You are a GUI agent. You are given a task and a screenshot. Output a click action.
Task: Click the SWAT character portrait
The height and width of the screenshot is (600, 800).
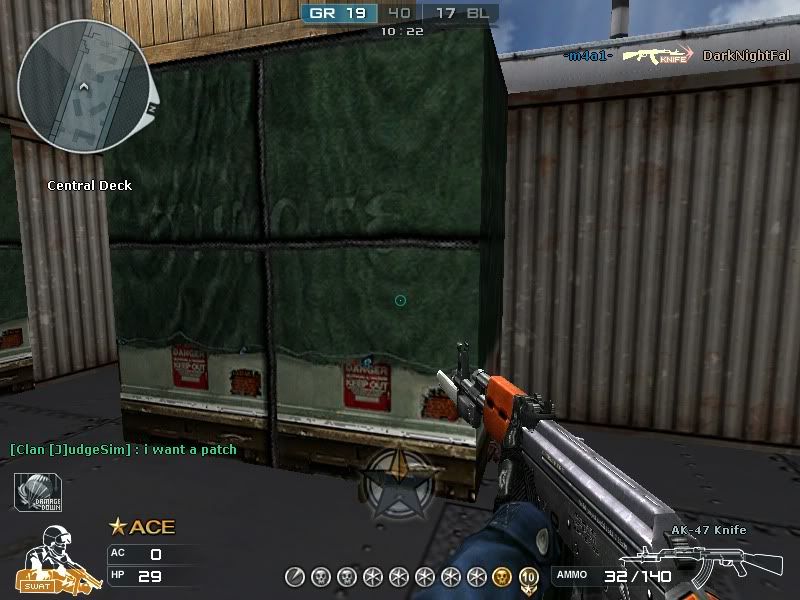(x=56, y=558)
